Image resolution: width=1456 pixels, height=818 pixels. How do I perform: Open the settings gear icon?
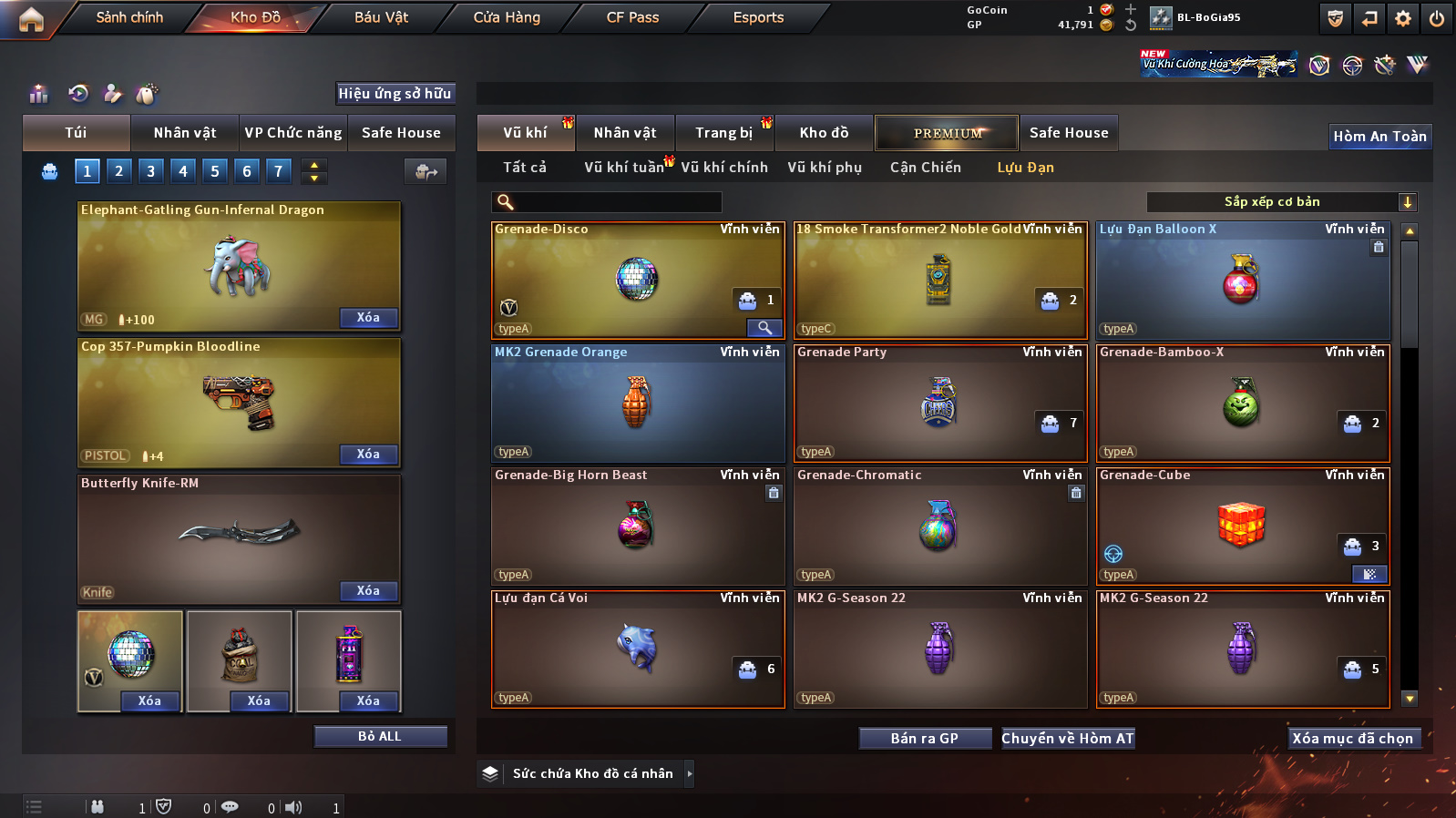1403,18
